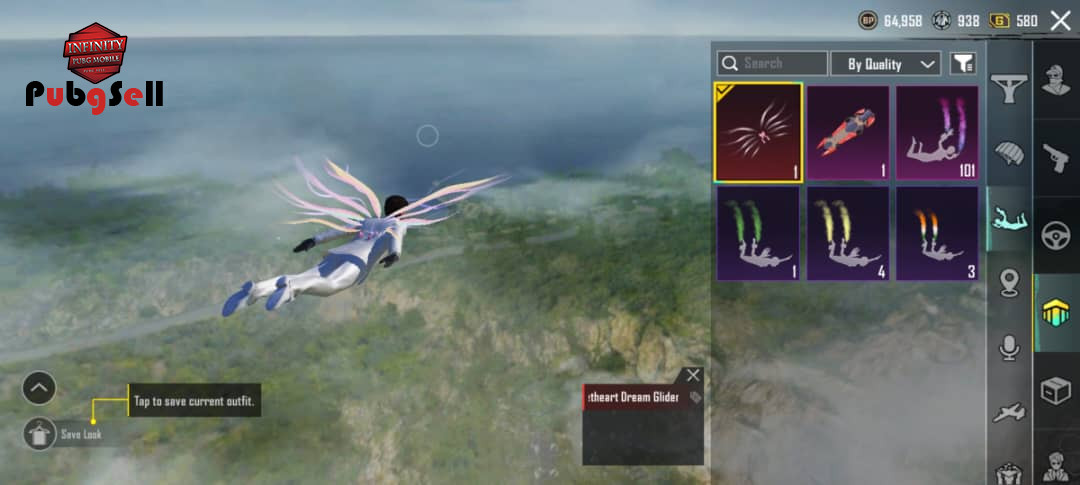Image resolution: width=1080 pixels, height=485 pixels.
Task: Switch to the map pin subcategory tab
Action: 1009,283
